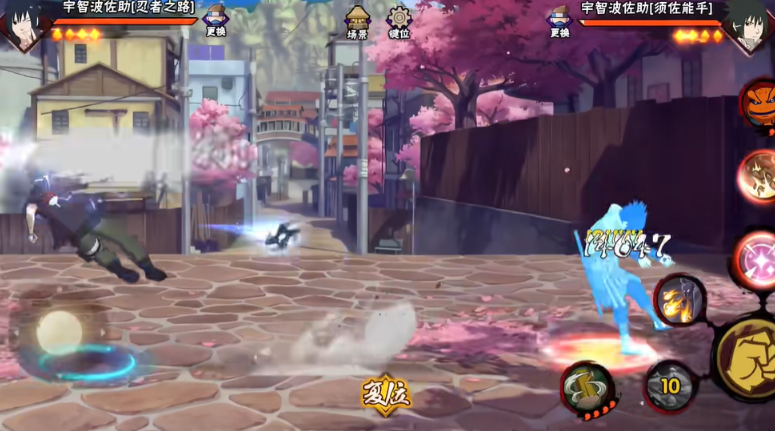775x431 pixels.
Task: Activate the flame slash skill icon
Action: (x=680, y=299)
